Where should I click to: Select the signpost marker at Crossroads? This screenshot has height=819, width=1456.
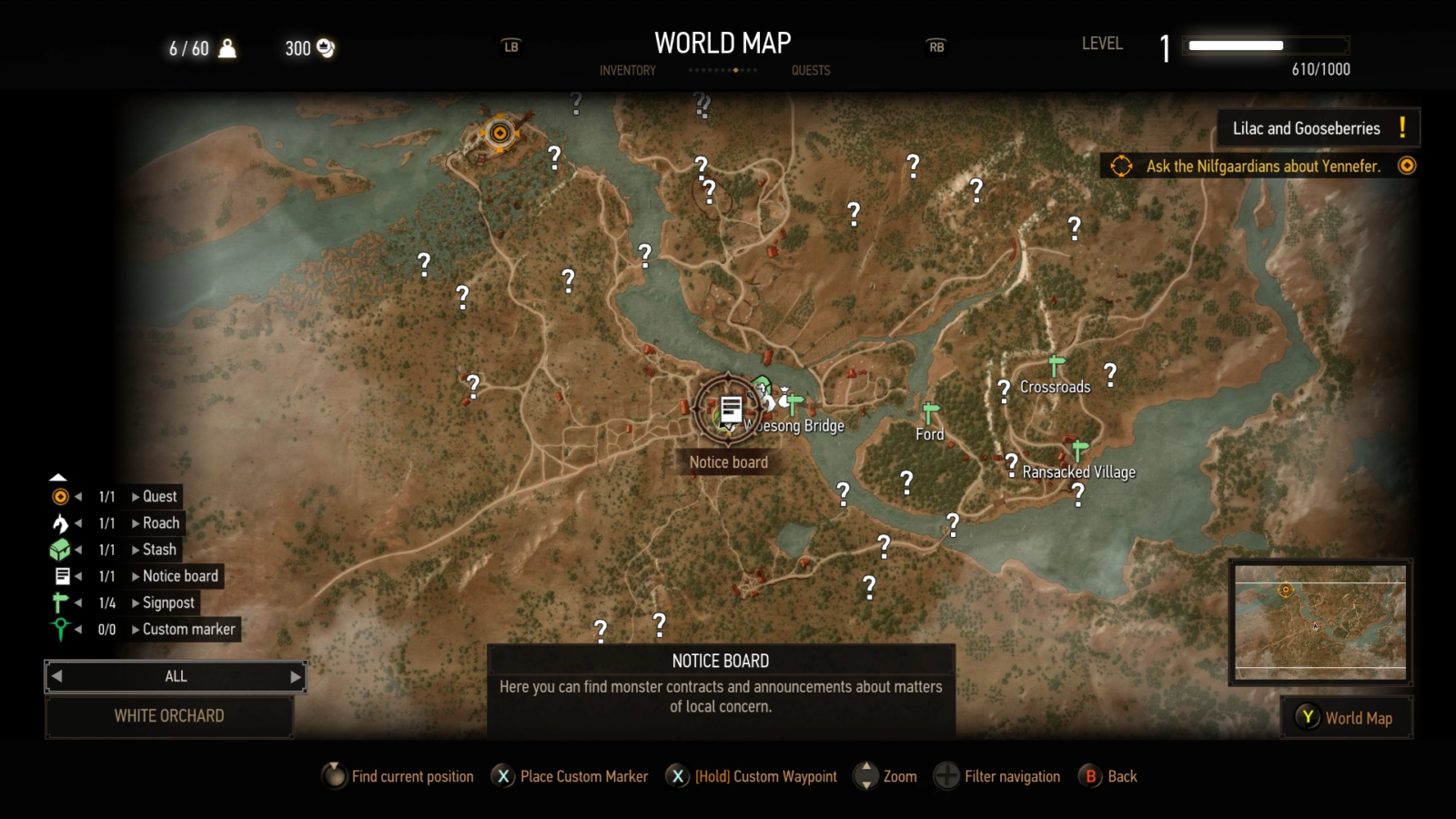point(1055,363)
